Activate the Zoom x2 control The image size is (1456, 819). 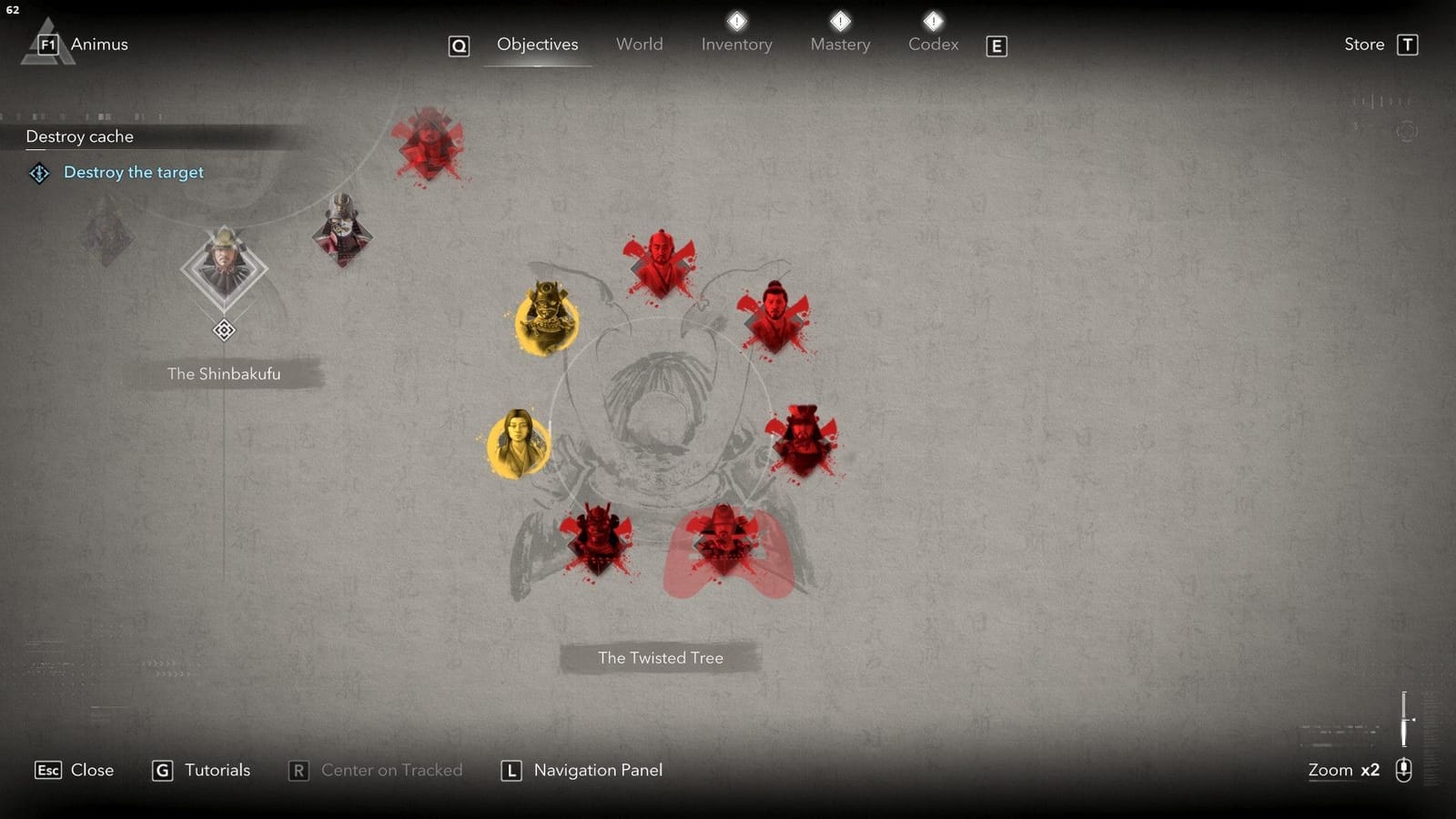tap(1344, 770)
